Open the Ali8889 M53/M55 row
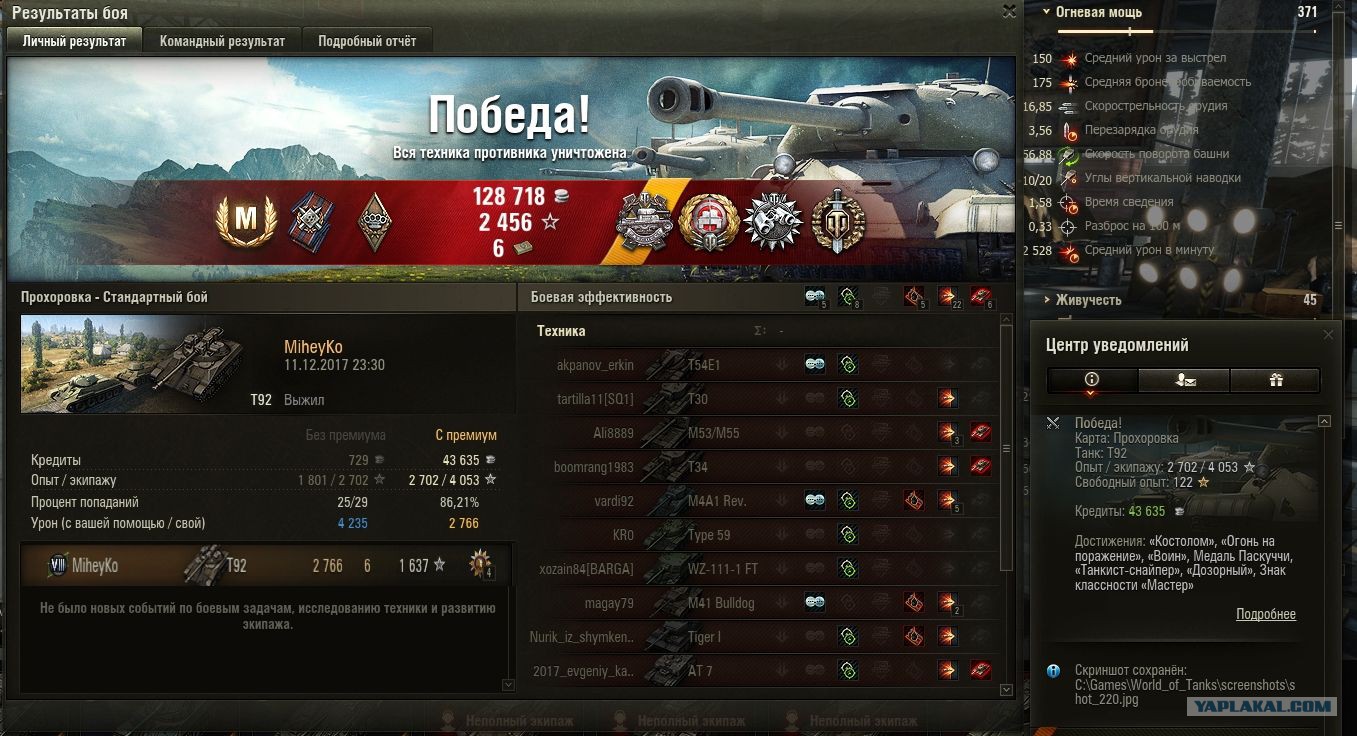This screenshot has width=1357, height=736. (x=700, y=433)
